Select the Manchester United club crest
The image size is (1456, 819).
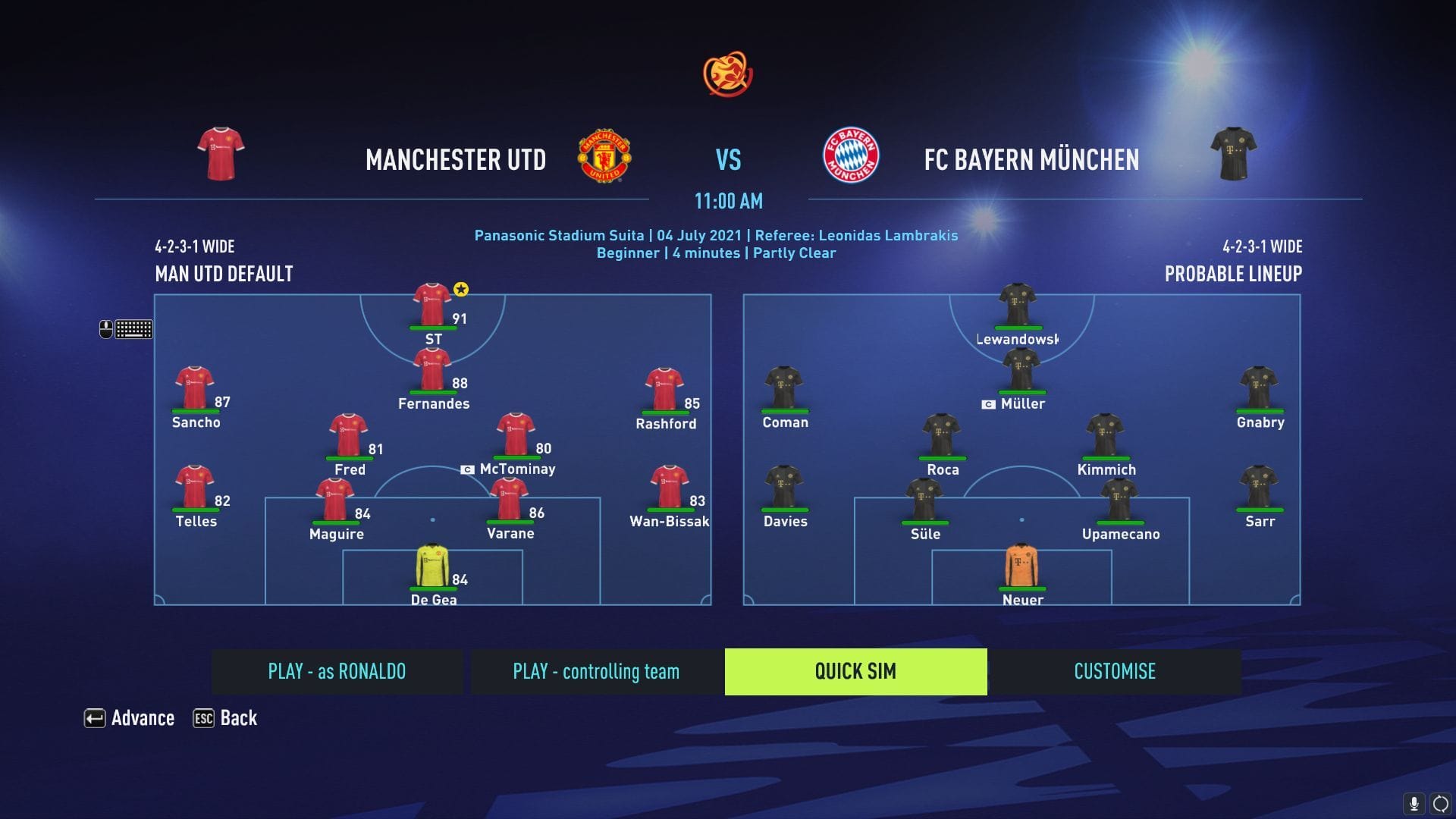[604, 154]
